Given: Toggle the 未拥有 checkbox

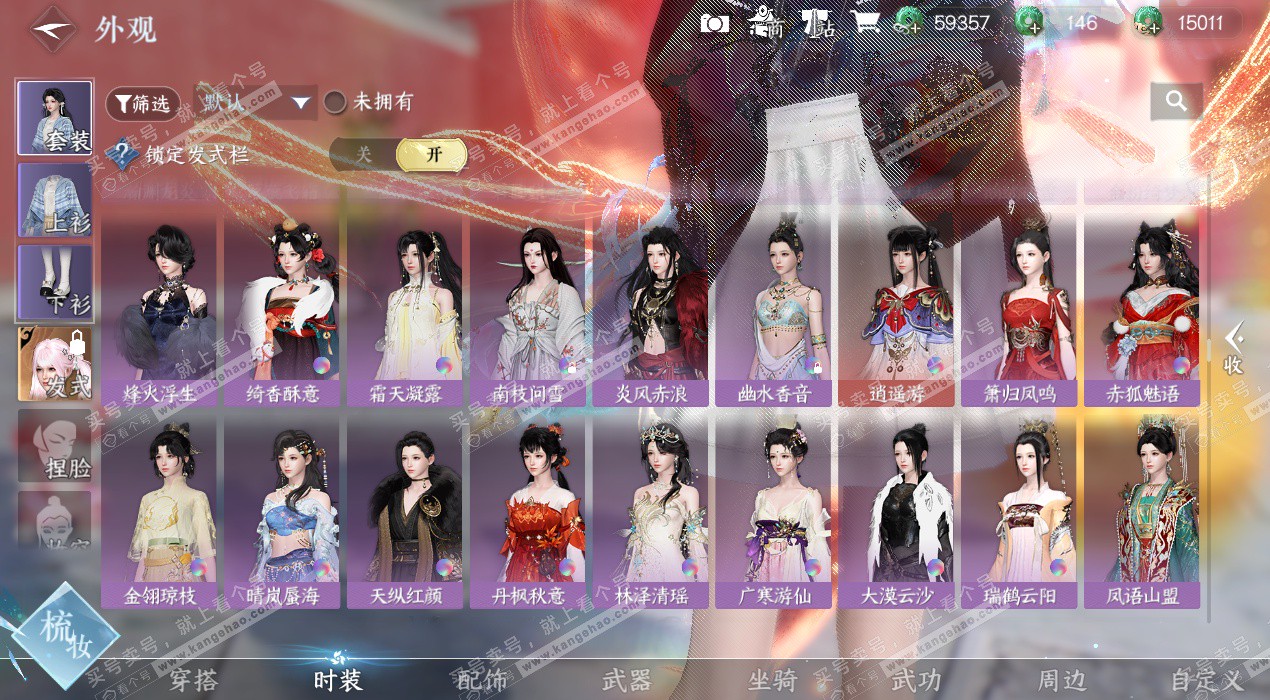Looking at the screenshot, I should pyautogui.click(x=336, y=102).
